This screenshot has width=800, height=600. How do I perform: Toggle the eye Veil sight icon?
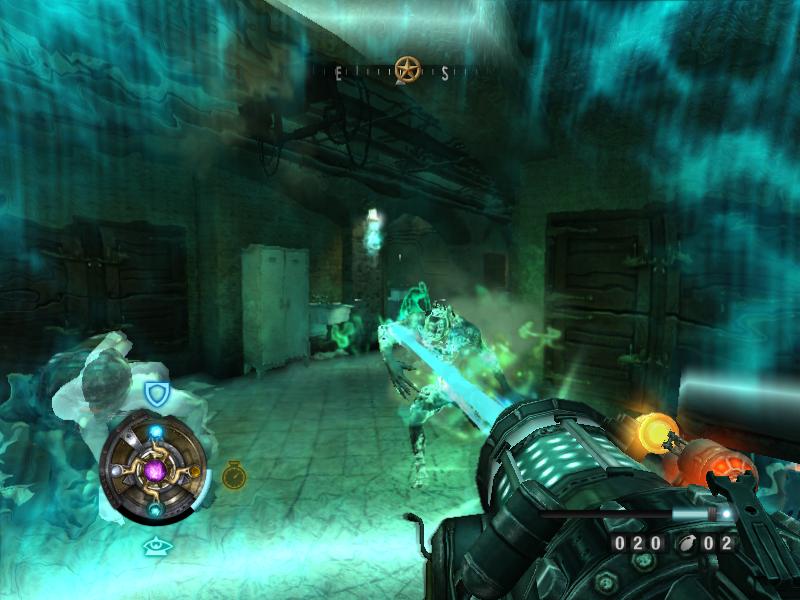click(155, 545)
